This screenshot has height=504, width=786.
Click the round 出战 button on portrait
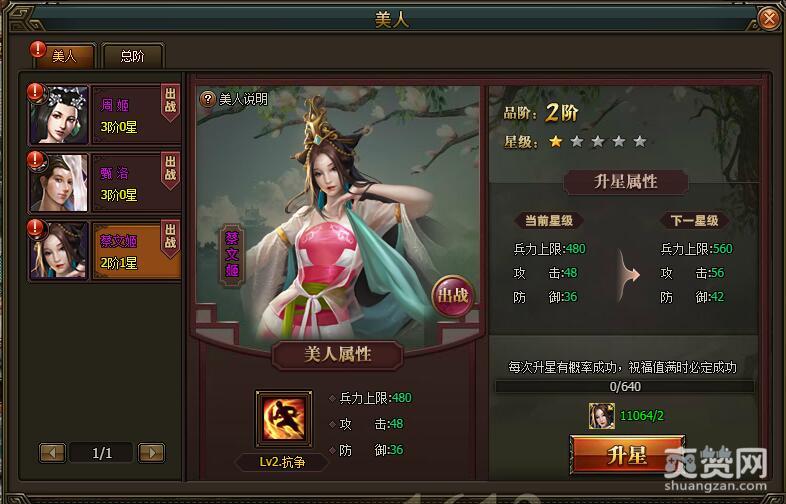pos(451,296)
